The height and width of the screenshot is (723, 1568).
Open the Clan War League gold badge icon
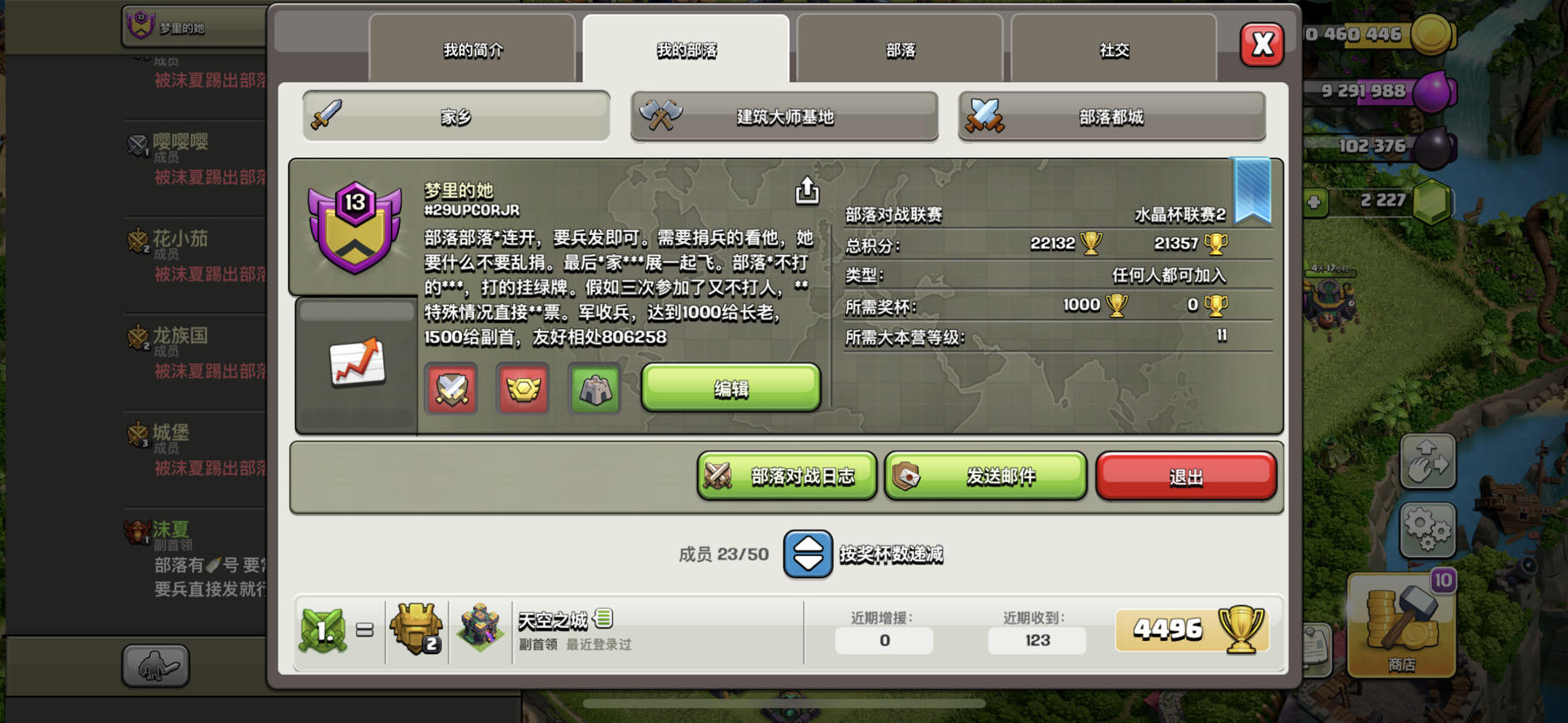tap(521, 390)
